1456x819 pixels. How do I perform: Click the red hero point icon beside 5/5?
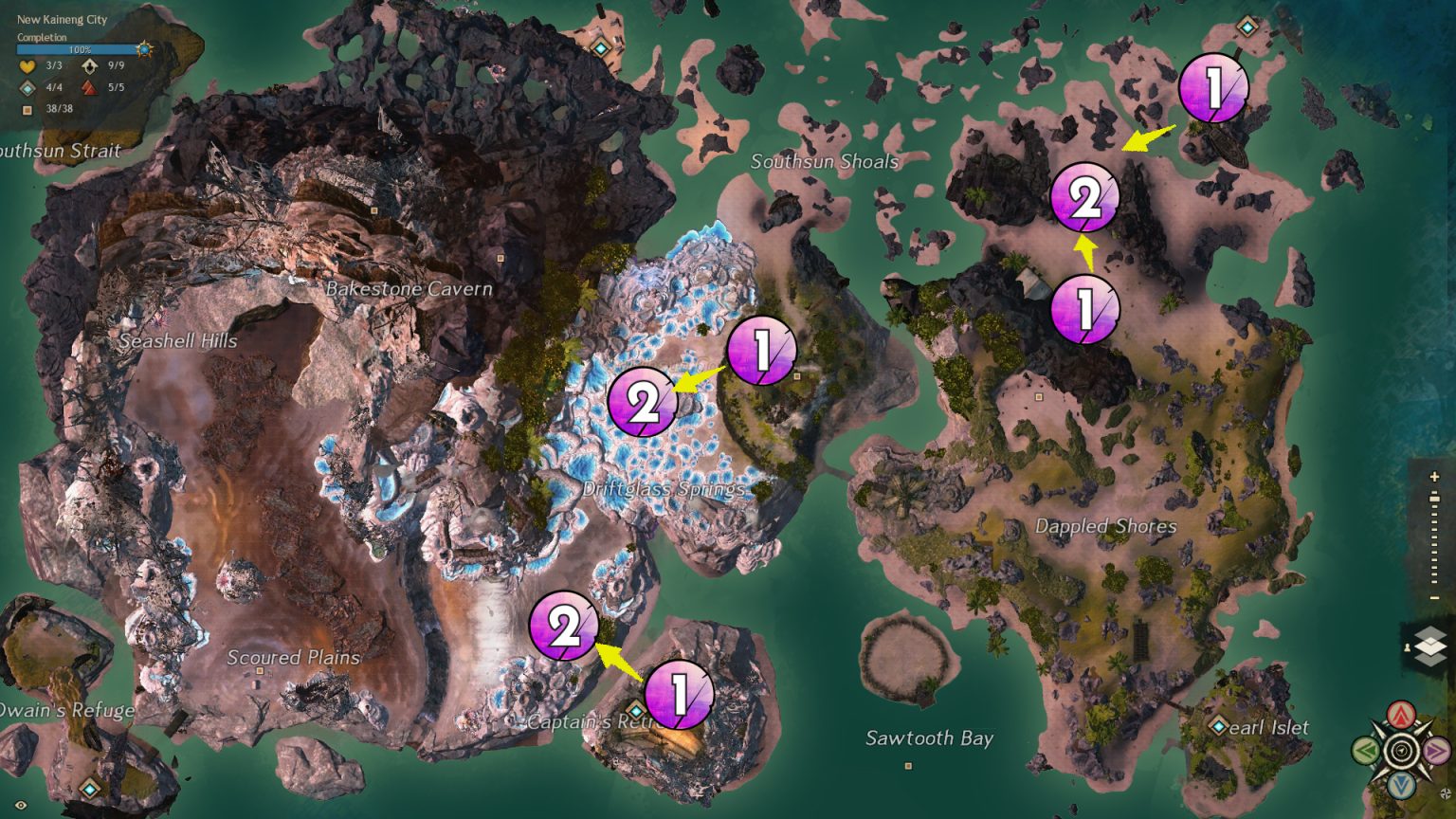(90, 88)
